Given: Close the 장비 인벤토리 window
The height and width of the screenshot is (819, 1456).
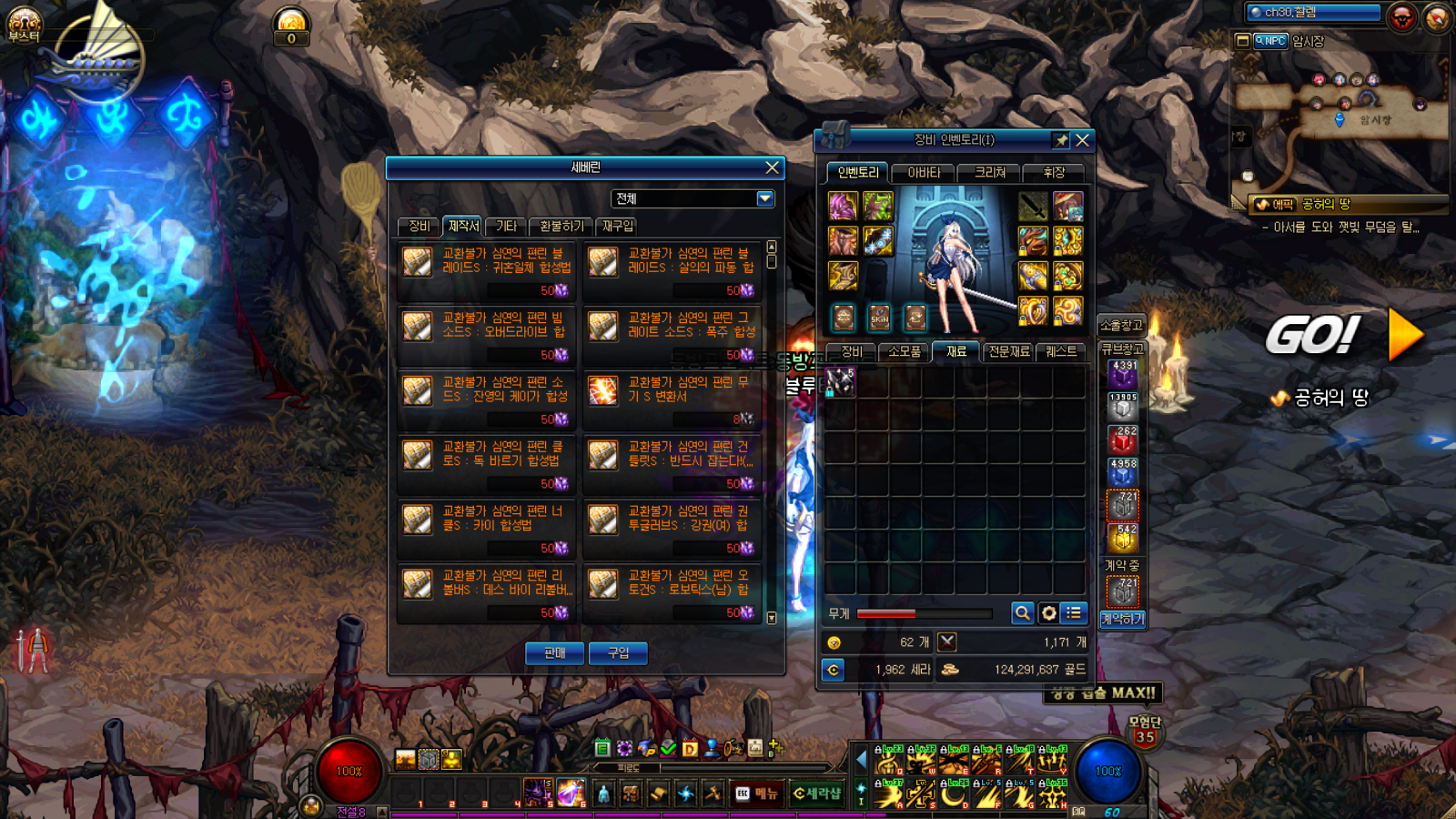Looking at the screenshot, I should 1082,140.
